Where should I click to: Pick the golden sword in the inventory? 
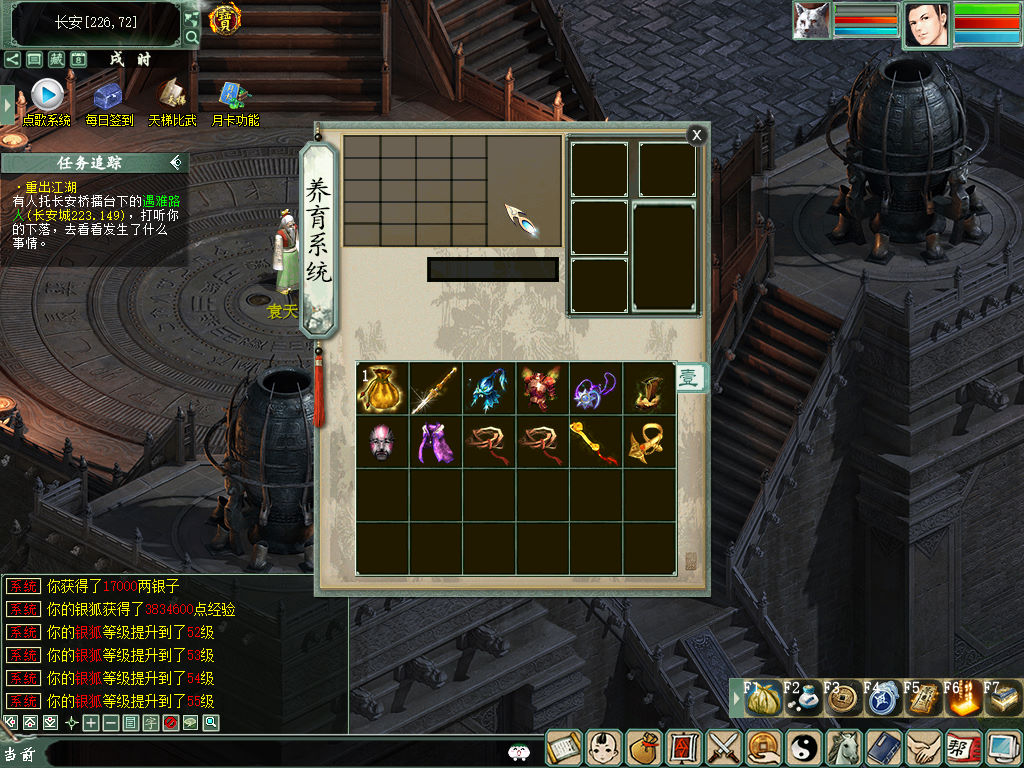click(435, 388)
